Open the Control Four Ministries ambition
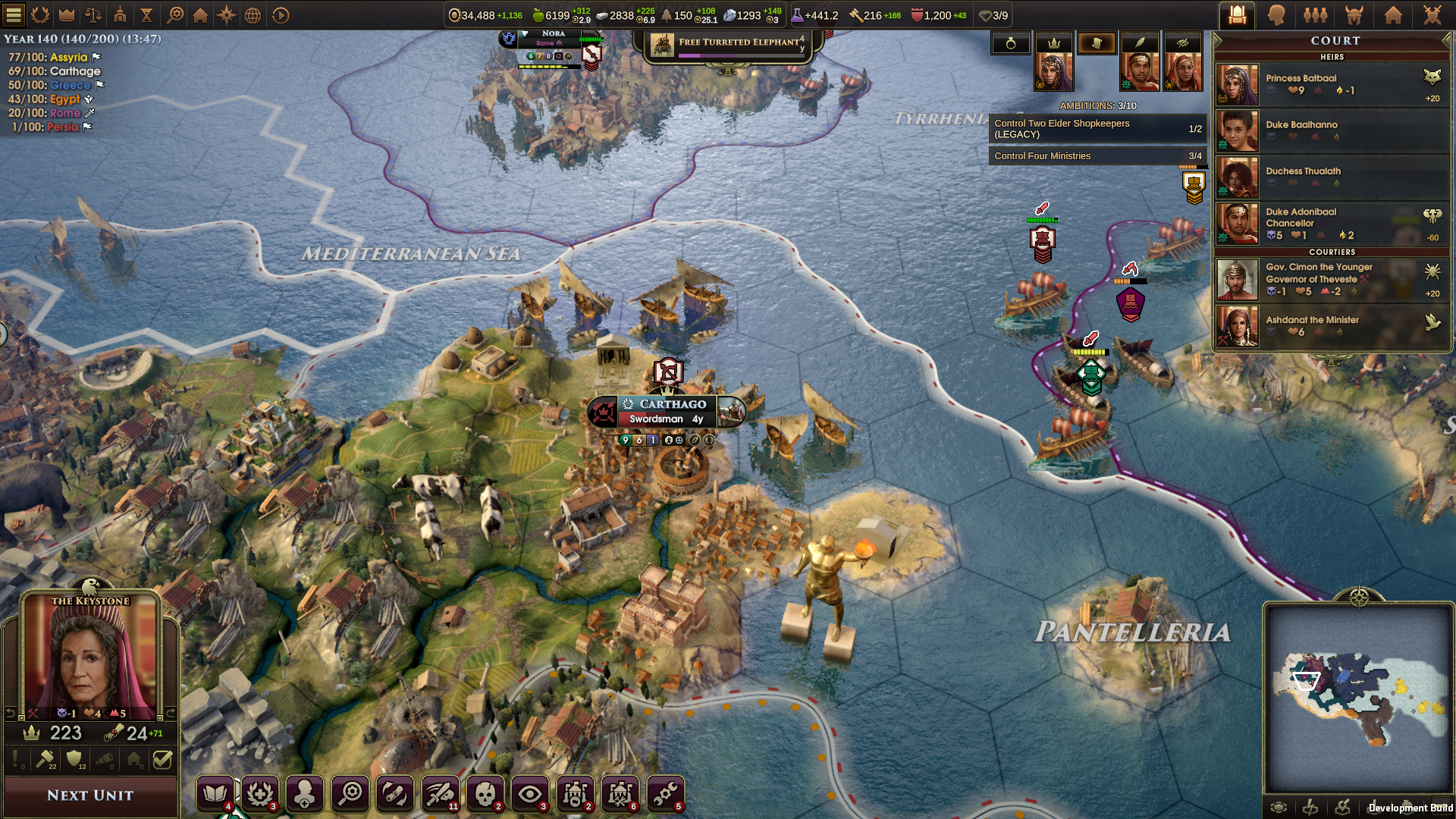The image size is (1456, 819). (1097, 155)
